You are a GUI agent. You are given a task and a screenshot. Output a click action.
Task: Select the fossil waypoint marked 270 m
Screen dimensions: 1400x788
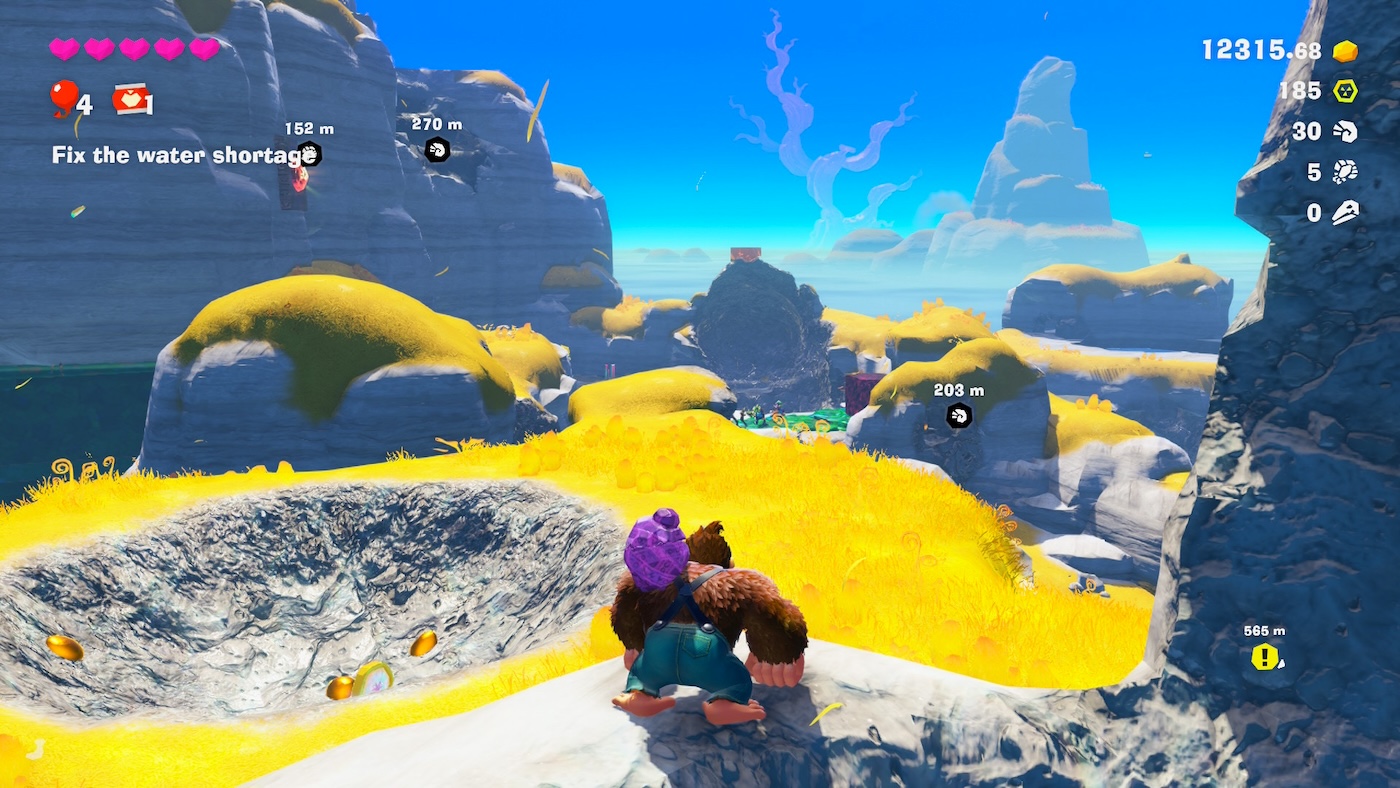437,150
